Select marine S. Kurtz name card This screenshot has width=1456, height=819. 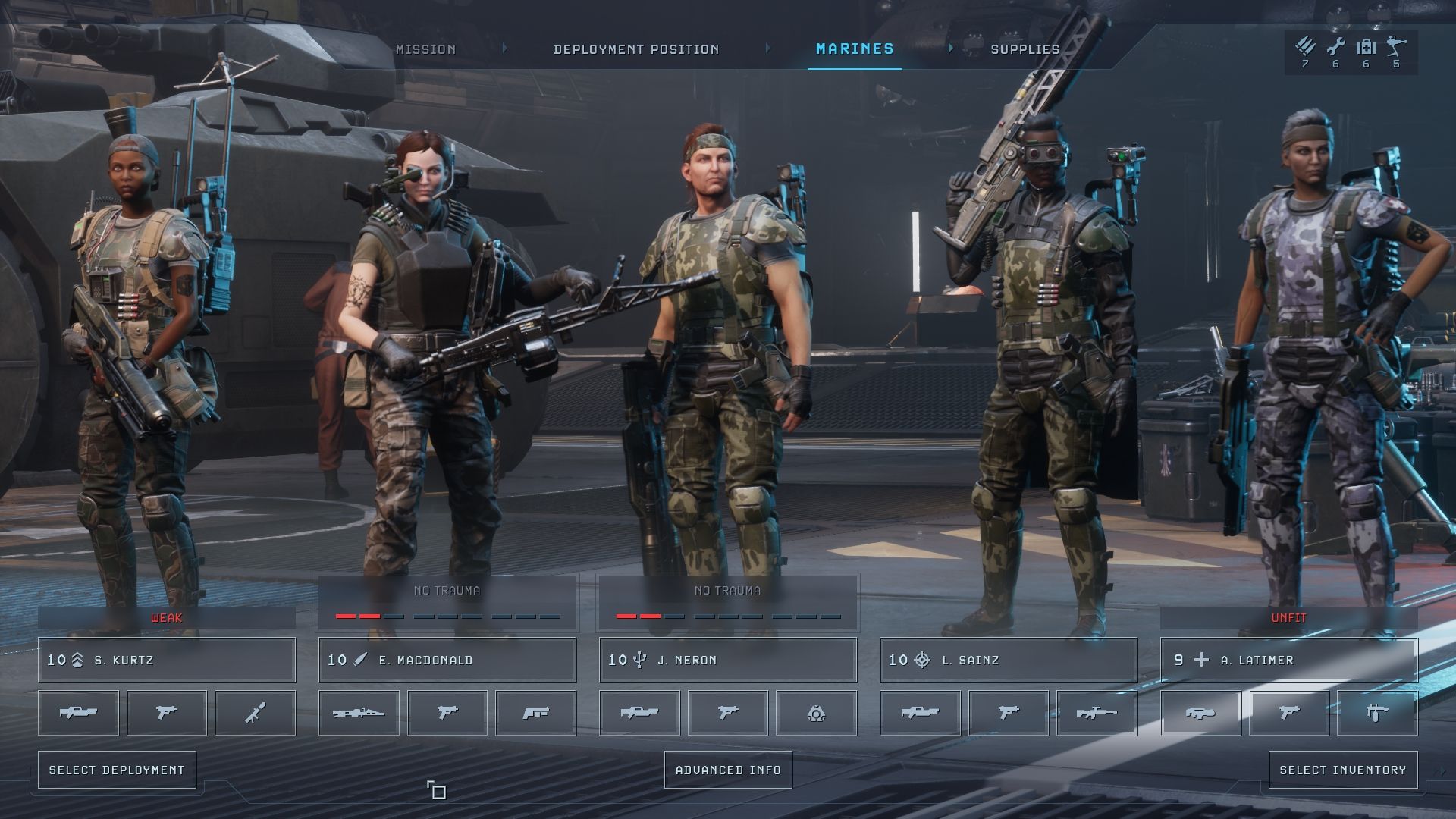point(167,660)
